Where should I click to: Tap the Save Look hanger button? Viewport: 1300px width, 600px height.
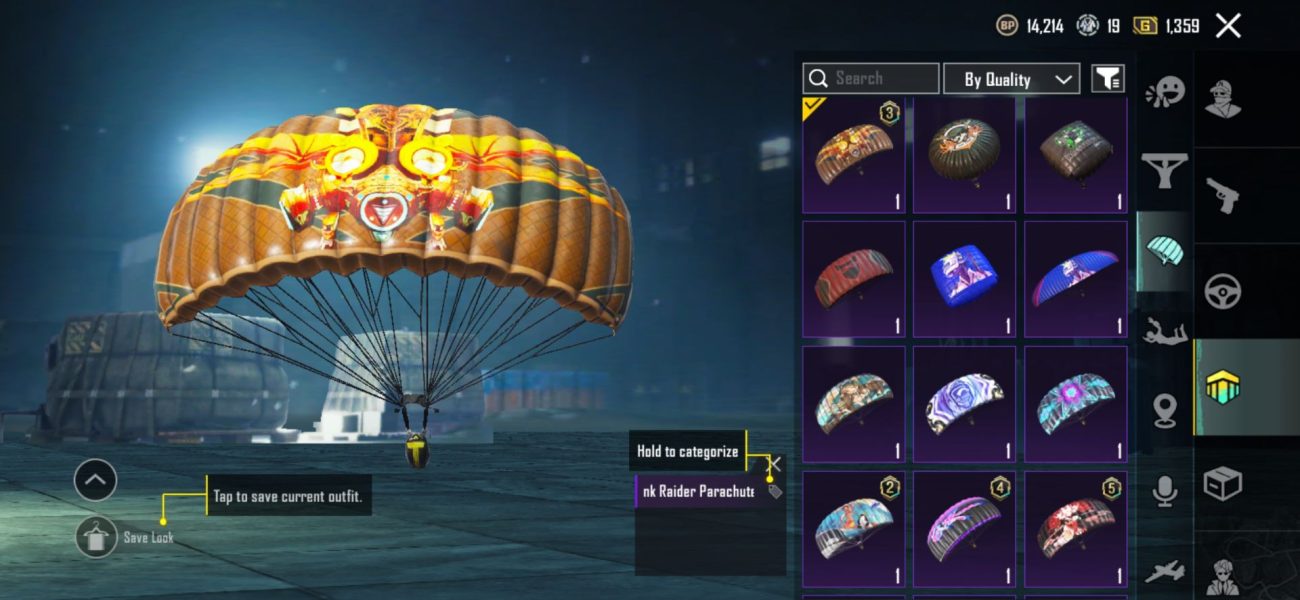[96, 537]
